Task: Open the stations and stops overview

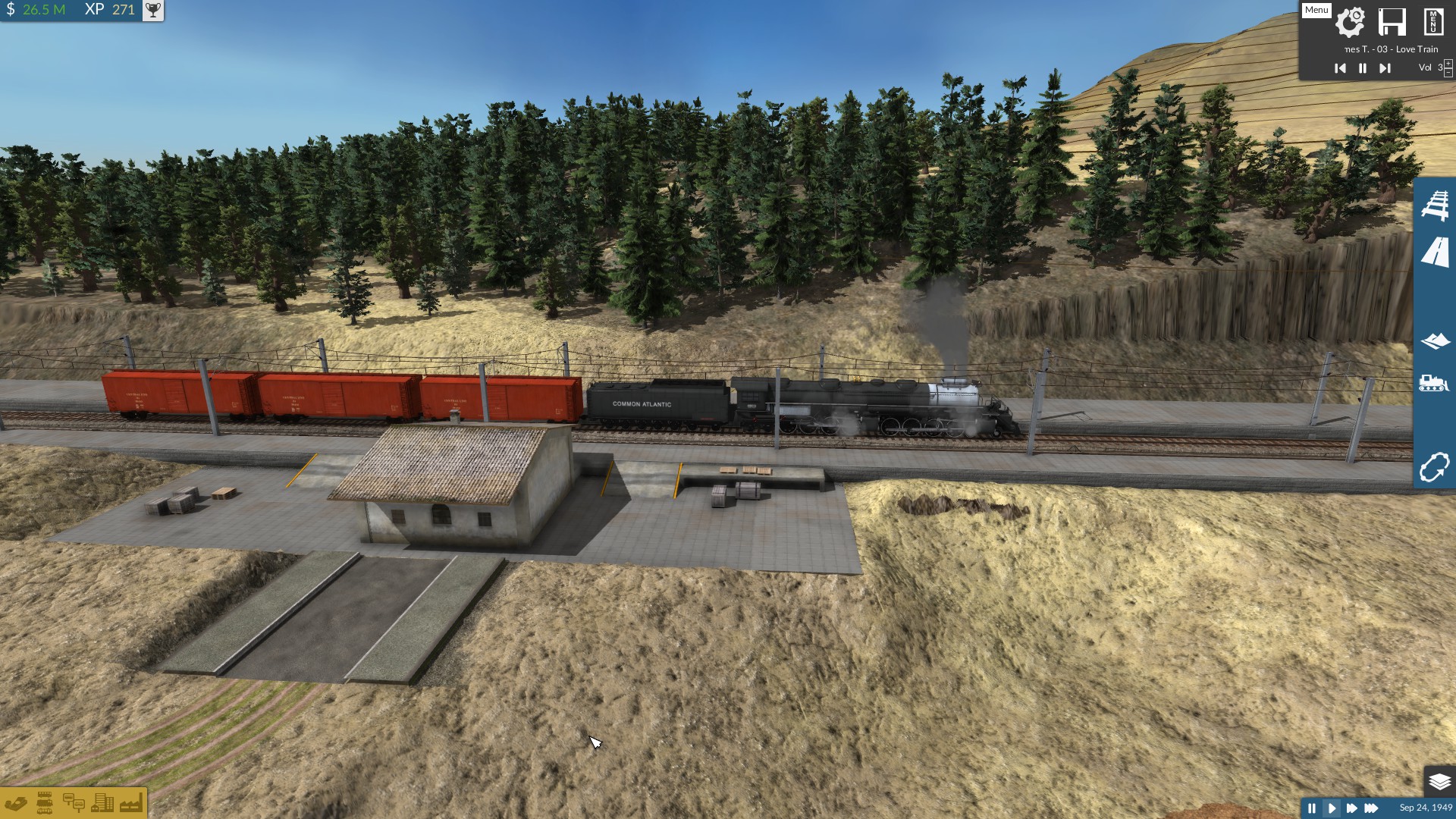Action: [x=74, y=804]
